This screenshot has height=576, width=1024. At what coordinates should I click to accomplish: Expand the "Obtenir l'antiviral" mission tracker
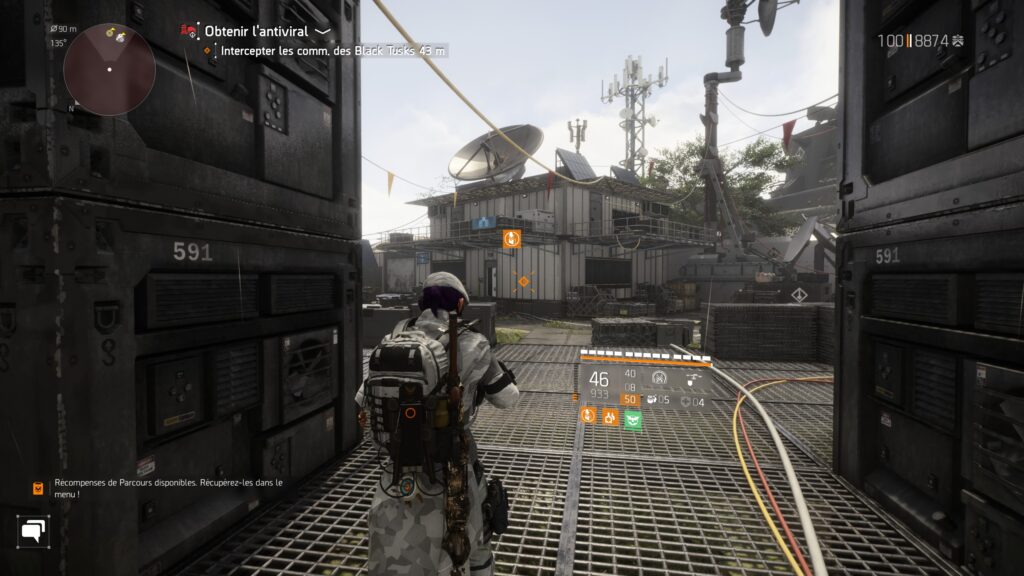tap(323, 32)
